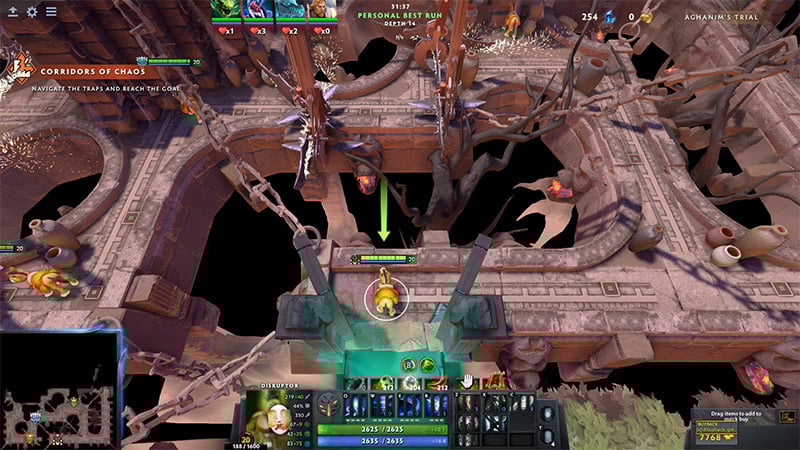Screen dimensions: 800x450
Task: Open the settings gear icon
Action: click(32, 12)
